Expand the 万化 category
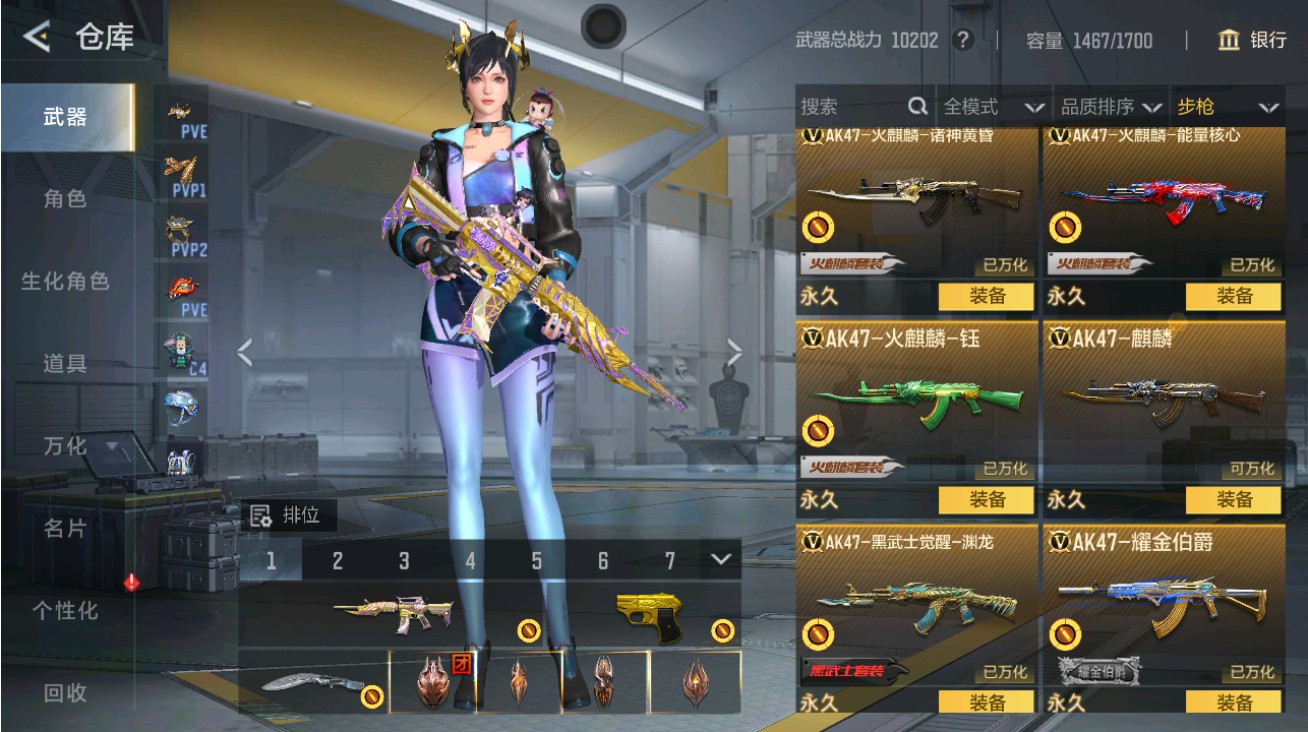The width and height of the screenshot is (1308, 732). pyautogui.click(x=80, y=446)
